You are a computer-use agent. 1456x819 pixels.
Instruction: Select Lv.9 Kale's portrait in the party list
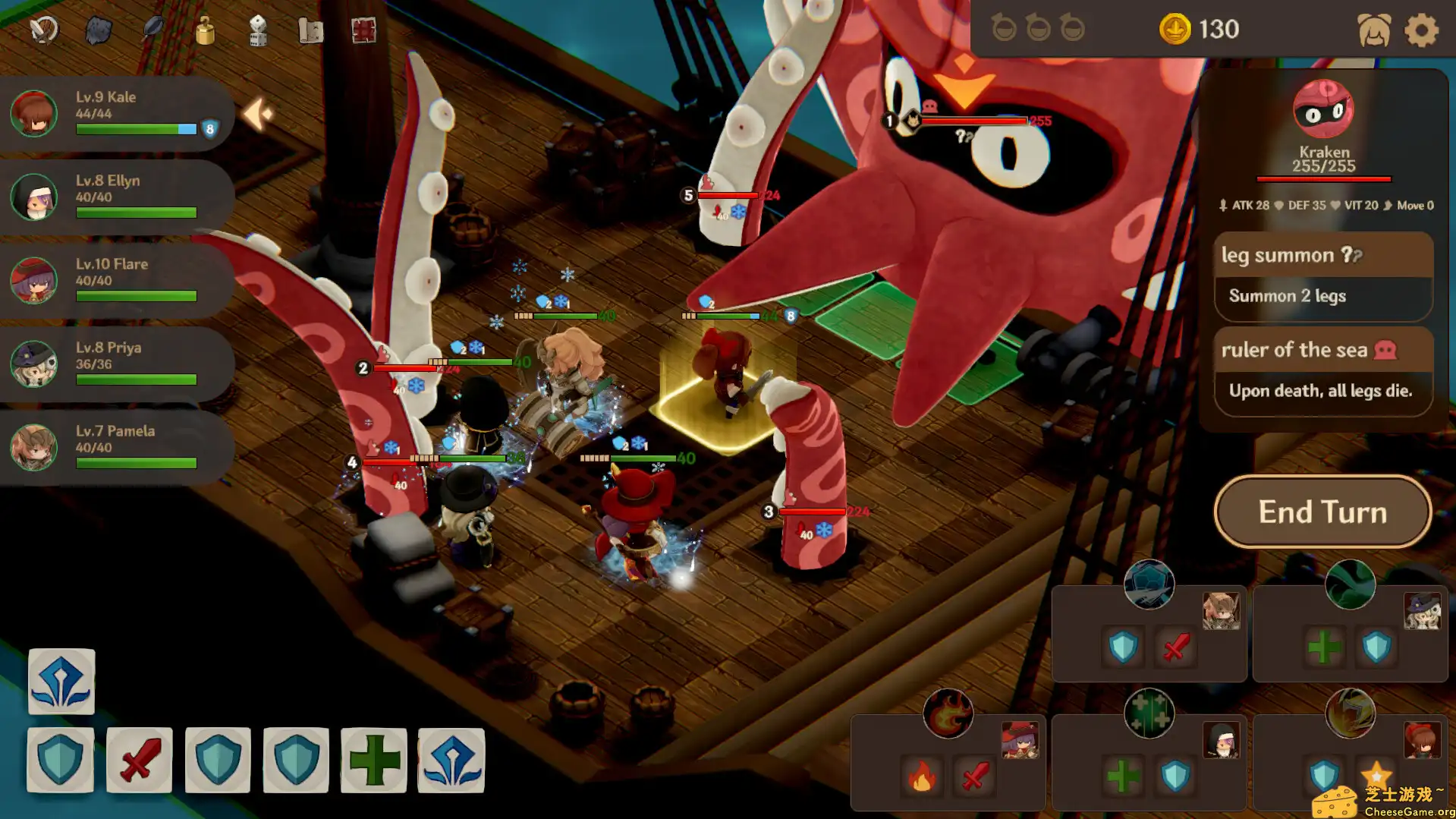[x=33, y=114]
